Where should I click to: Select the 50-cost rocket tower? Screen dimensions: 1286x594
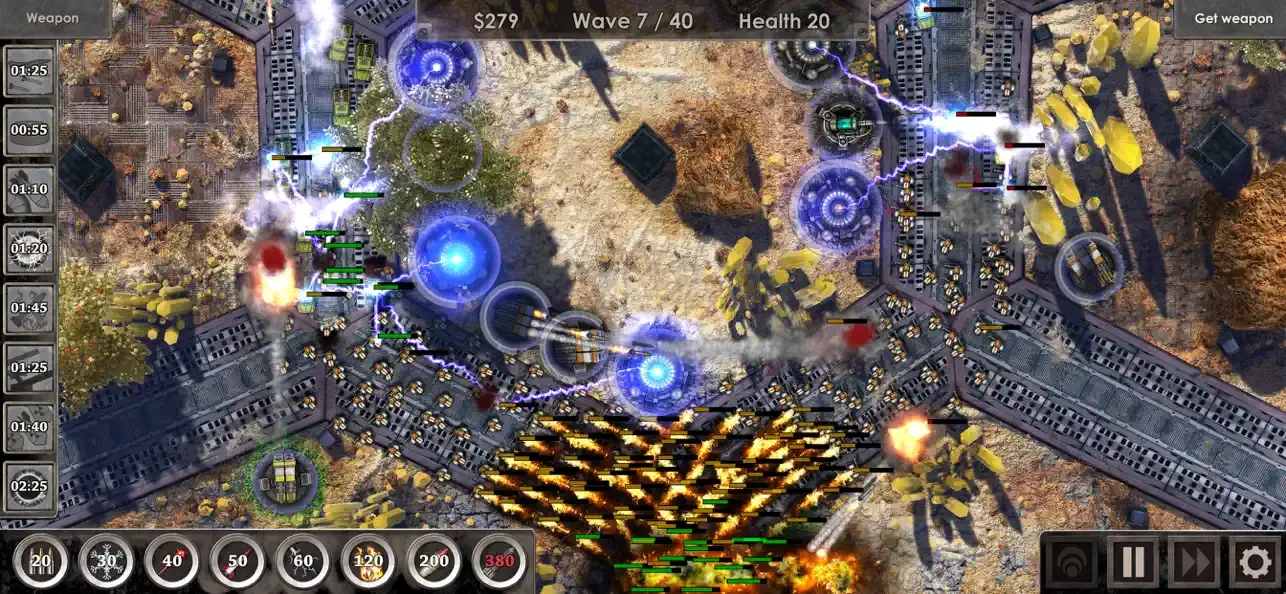tap(237, 562)
